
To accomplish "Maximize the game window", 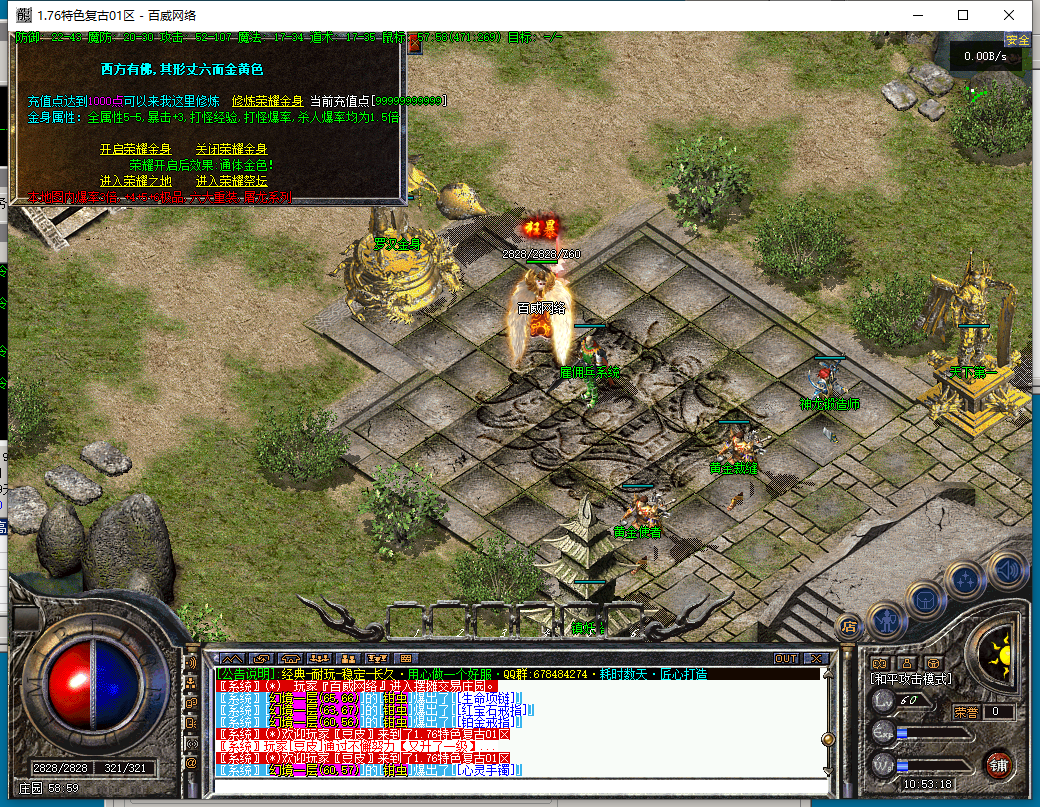I will 963,15.
